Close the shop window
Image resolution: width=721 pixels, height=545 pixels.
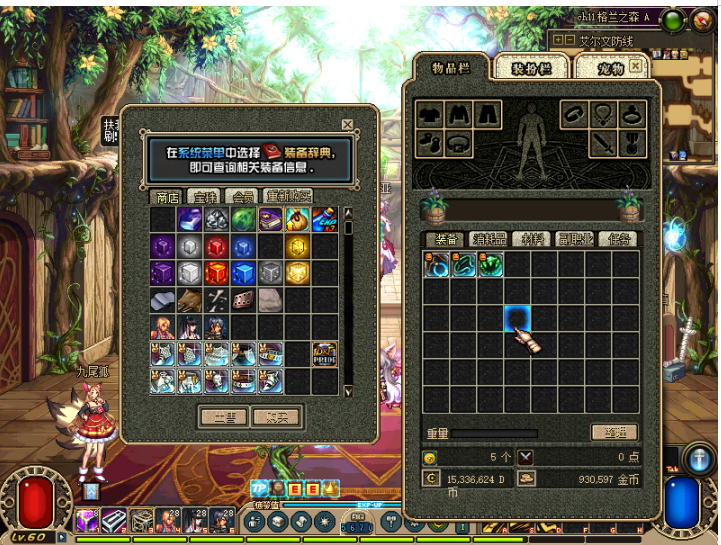click(x=347, y=125)
